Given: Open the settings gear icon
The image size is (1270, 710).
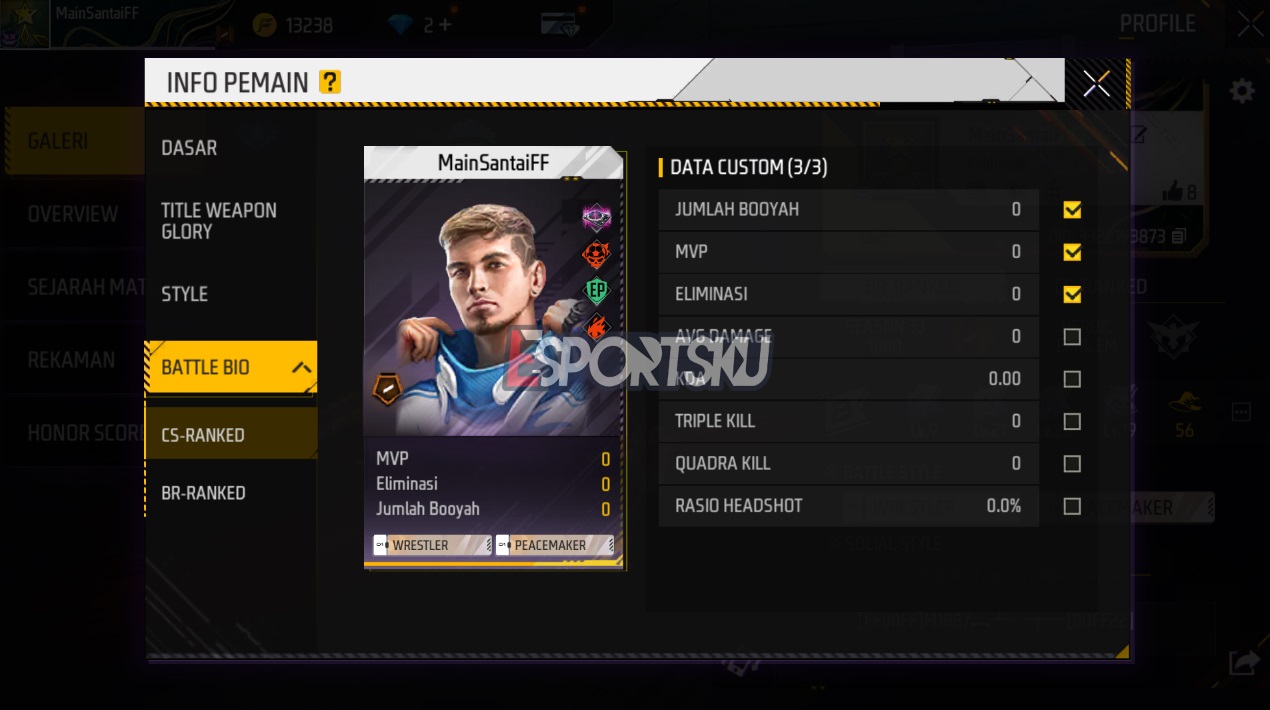Looking at the screenshot, I should (1242, 92).
